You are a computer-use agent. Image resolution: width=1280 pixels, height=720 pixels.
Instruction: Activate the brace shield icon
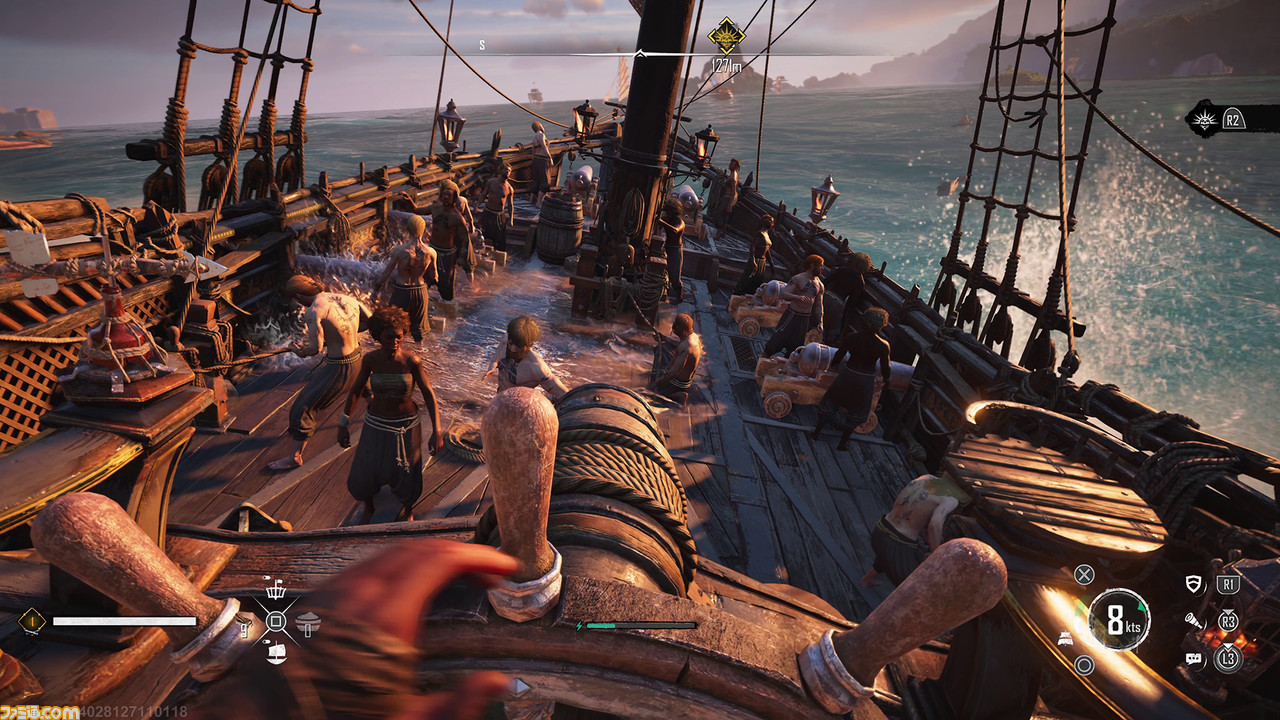tap(1193, 584)
